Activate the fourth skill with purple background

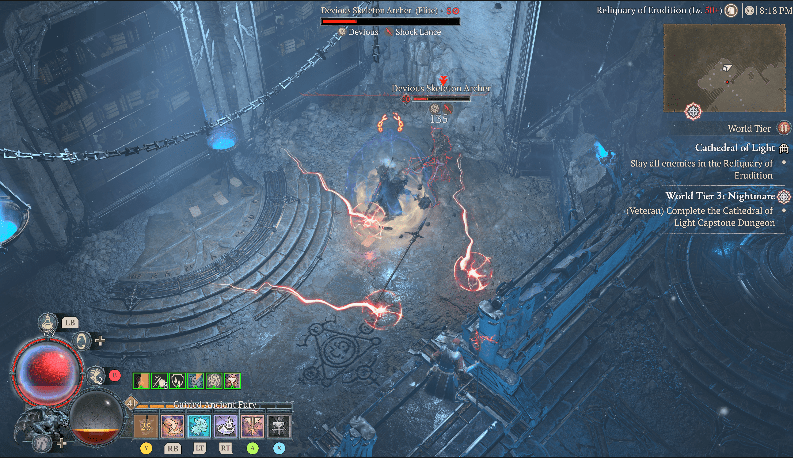(x=225, y=426)
